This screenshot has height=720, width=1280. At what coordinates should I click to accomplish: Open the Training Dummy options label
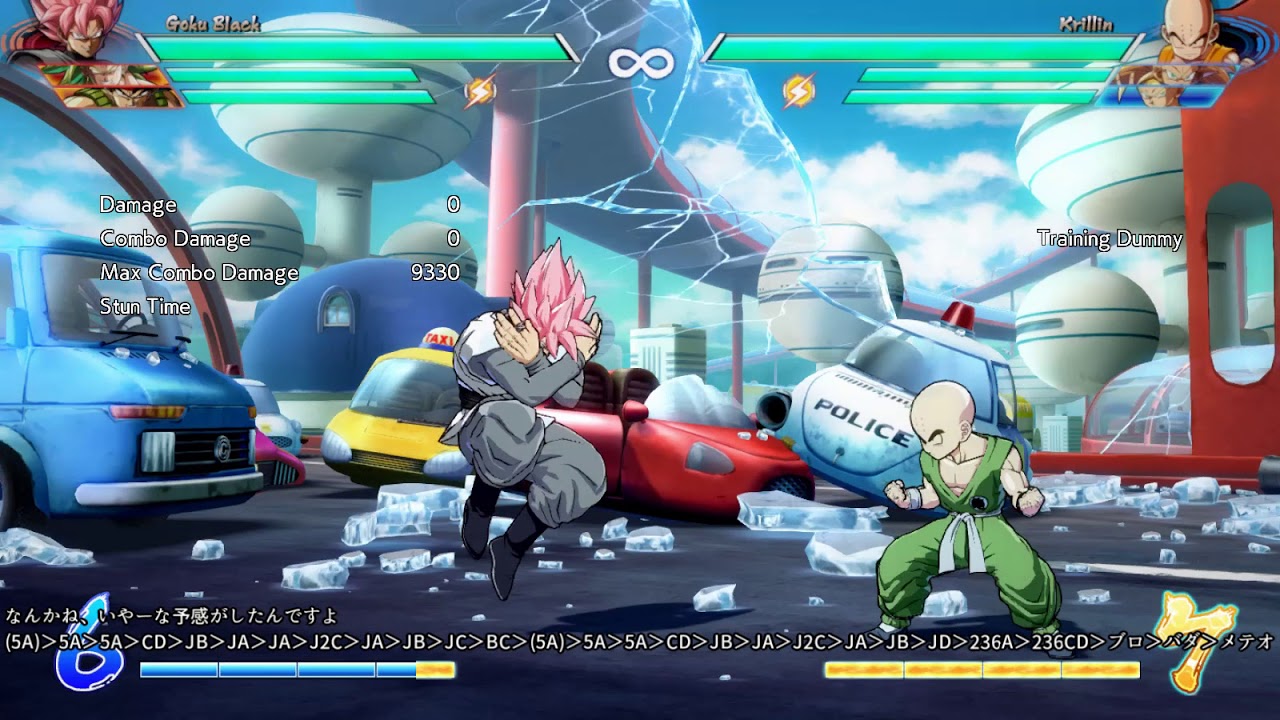(x=1108, y=240)
